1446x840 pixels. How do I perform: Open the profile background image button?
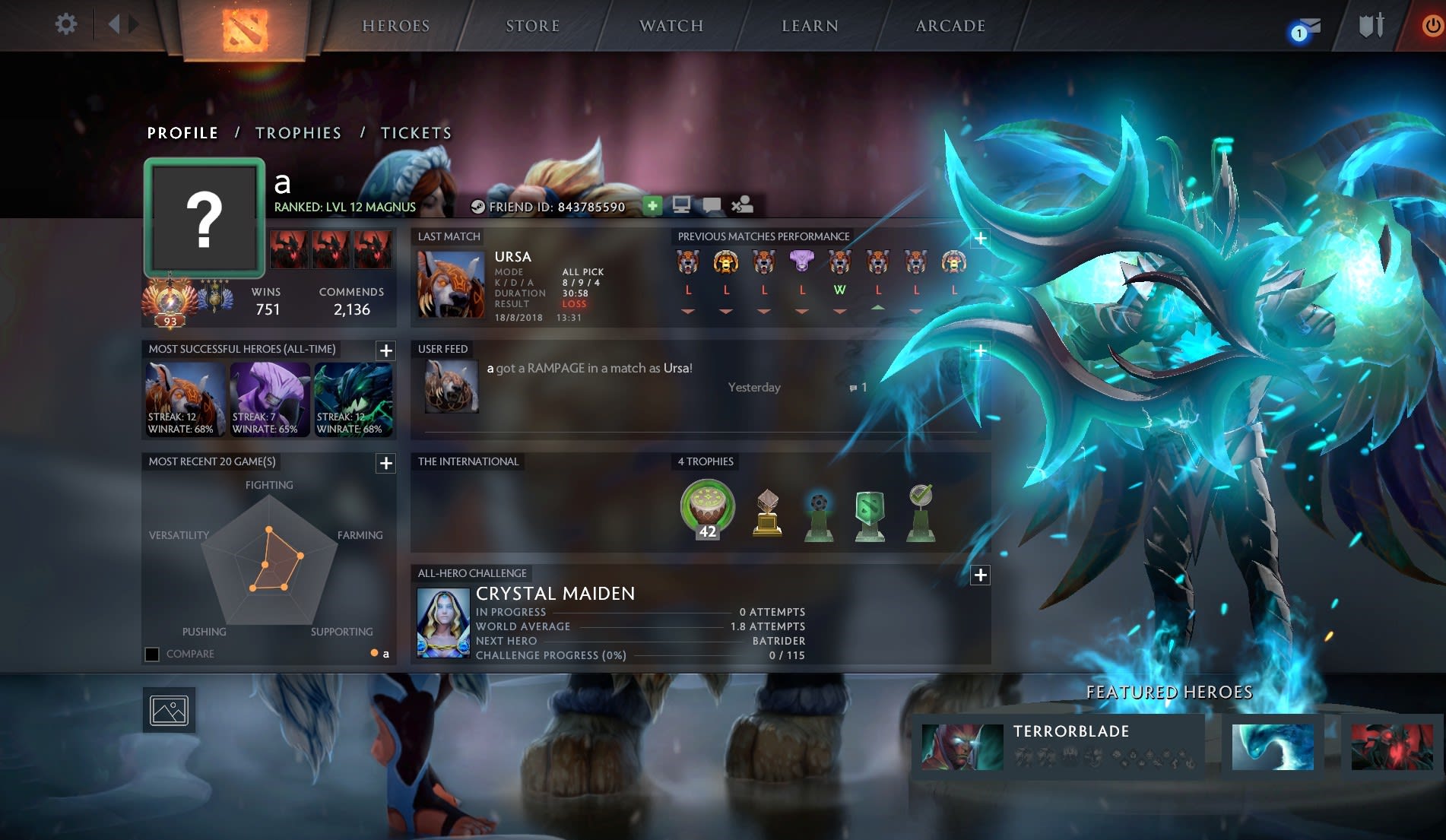click(x=169, y=710)
